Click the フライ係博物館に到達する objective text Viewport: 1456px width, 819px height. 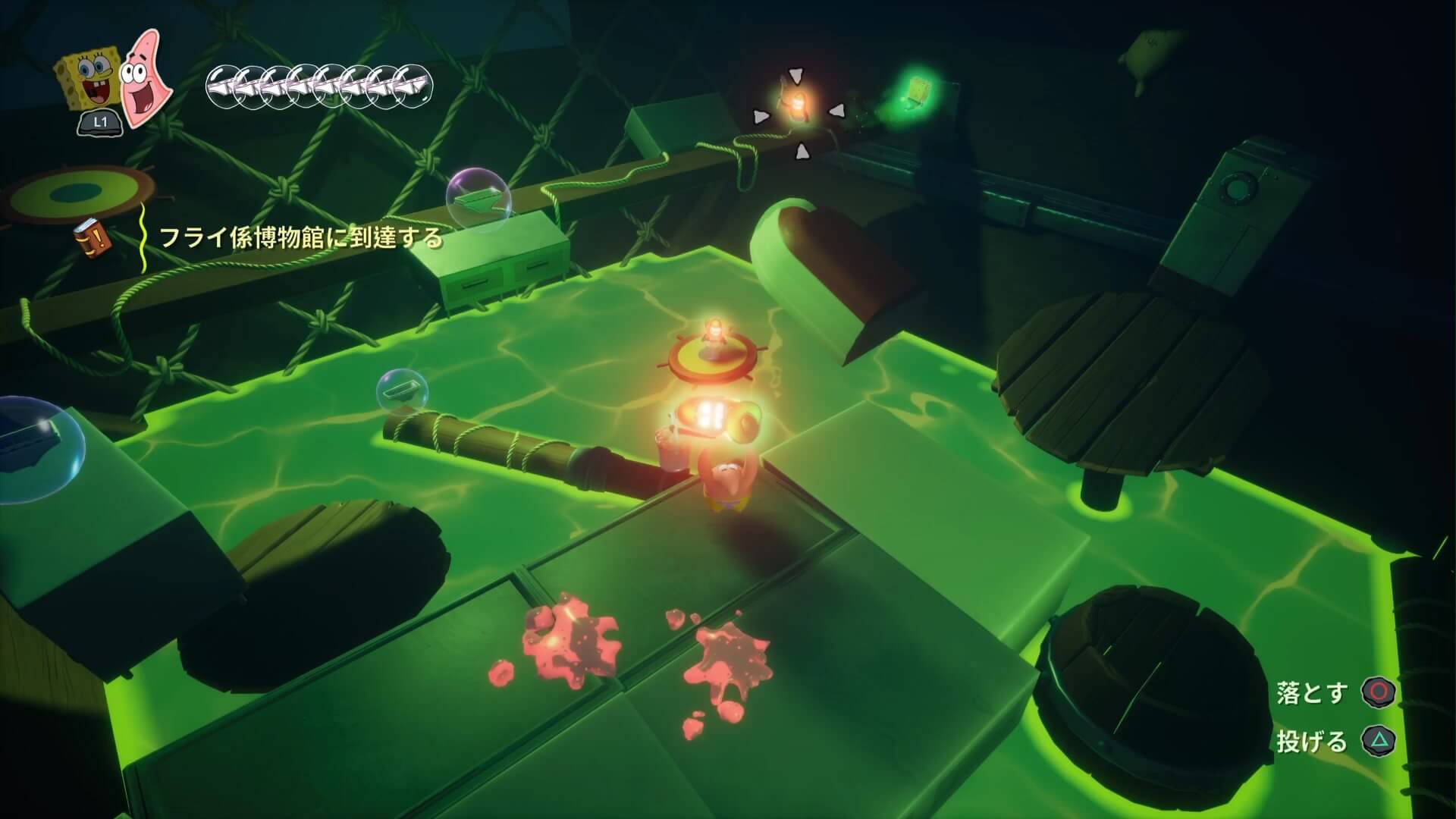click(300, 237)
